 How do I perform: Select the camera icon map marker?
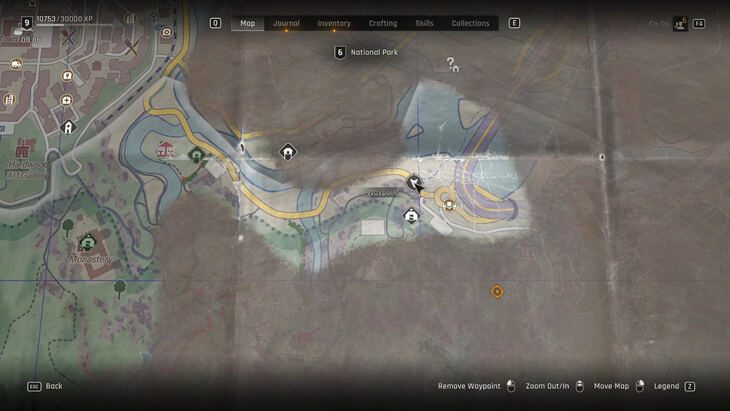[167, 32]
